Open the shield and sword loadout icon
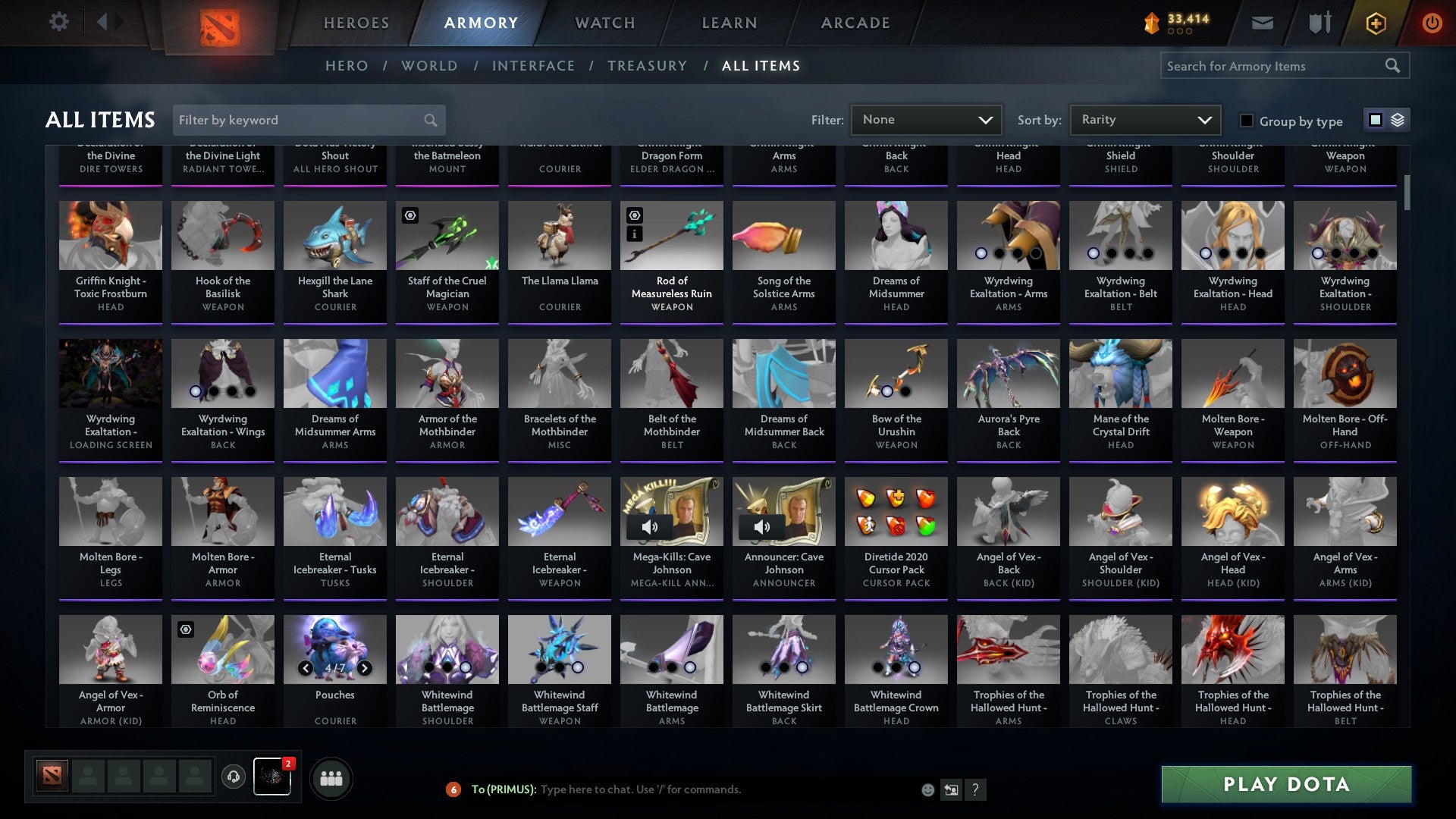 [x=1319, y=22]
